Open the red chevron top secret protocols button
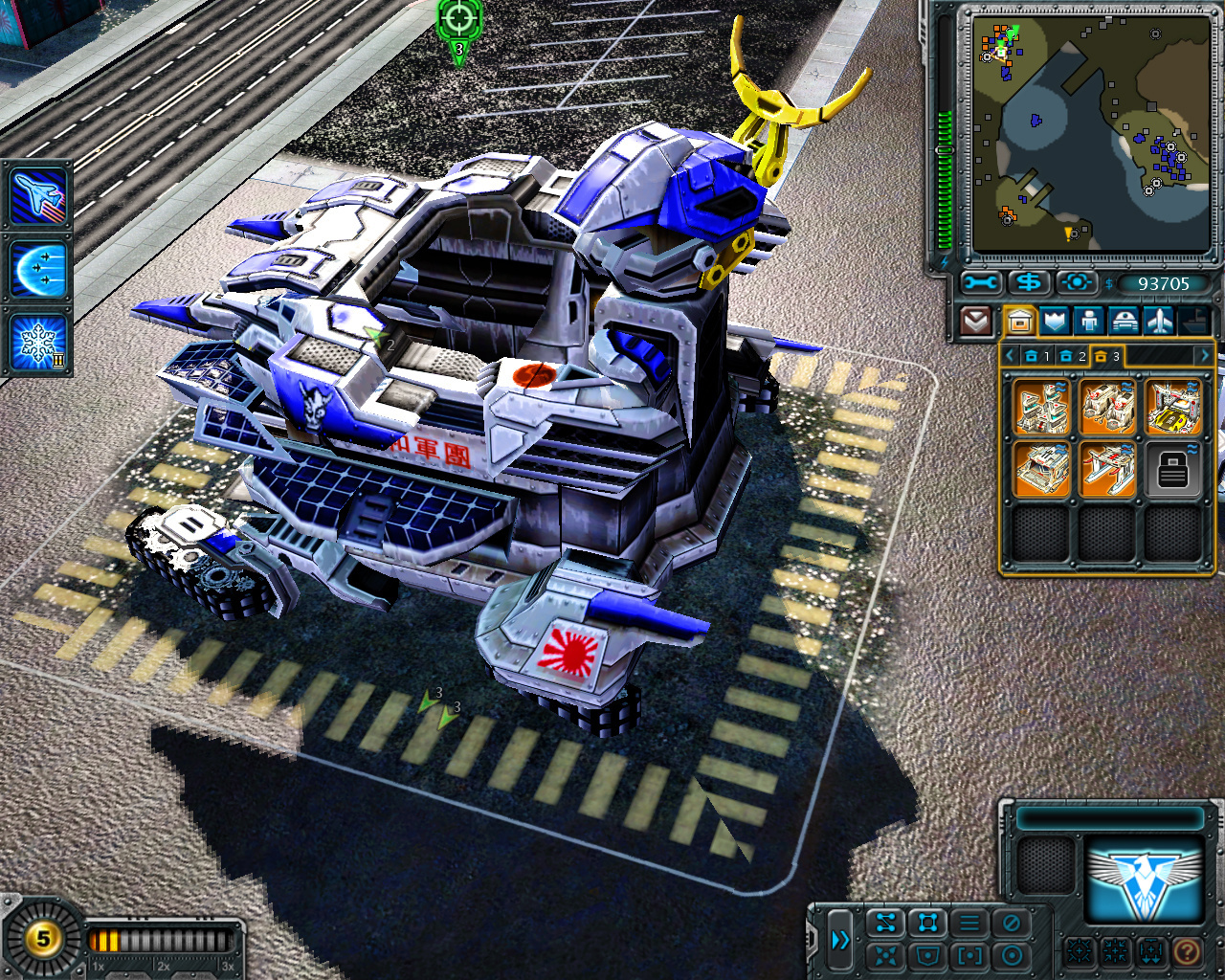Image resolution: width=1225 pixels, height=980 pixels. (x=975, y=321)
